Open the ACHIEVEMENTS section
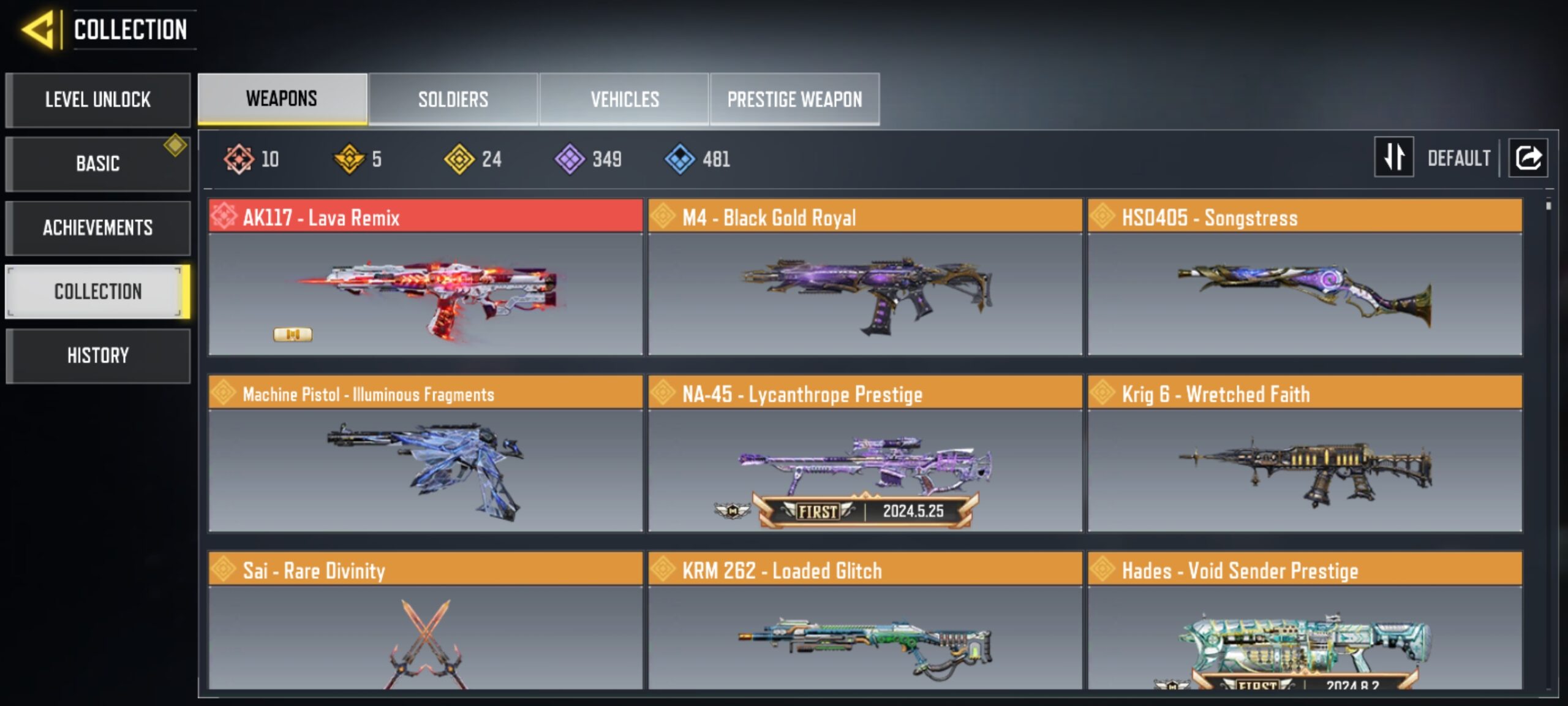Image resolution: width=1568 pixels, height=706 pixels. pos(98,227)
